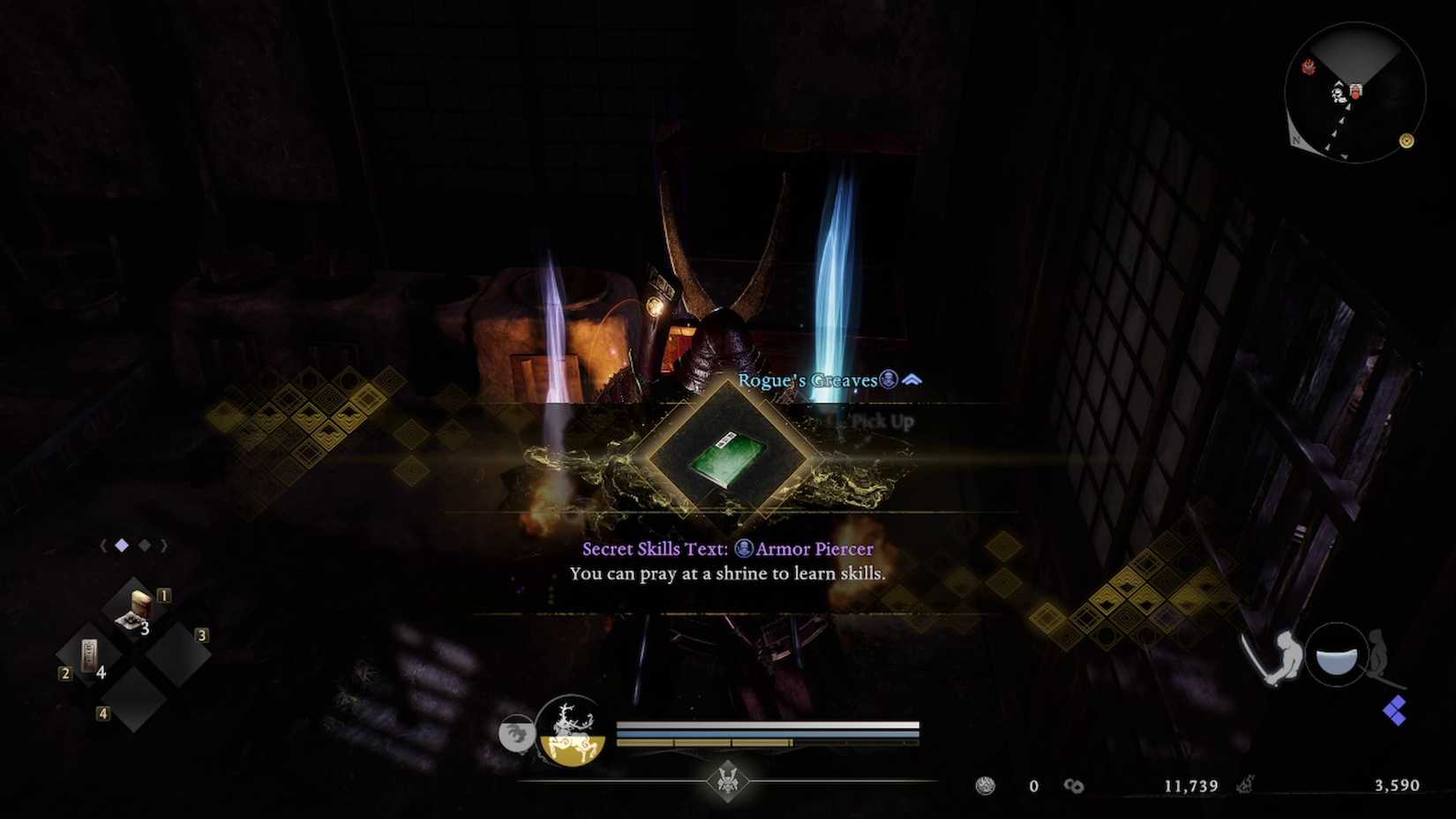1456x819 pixels.
Task: Click the left arrow of the item wheel
Action: coord(102,545)
